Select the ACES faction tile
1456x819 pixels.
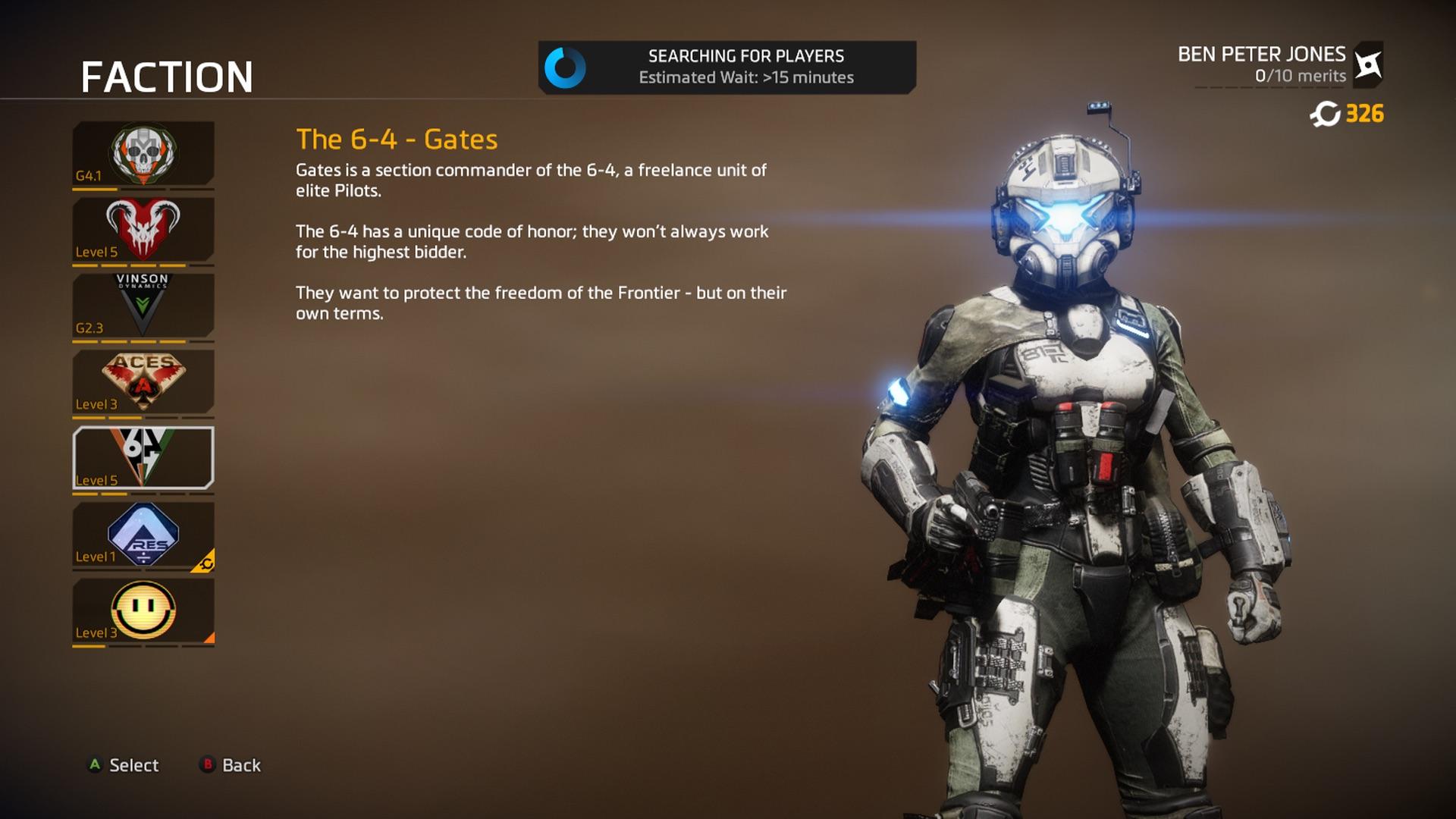143,381
